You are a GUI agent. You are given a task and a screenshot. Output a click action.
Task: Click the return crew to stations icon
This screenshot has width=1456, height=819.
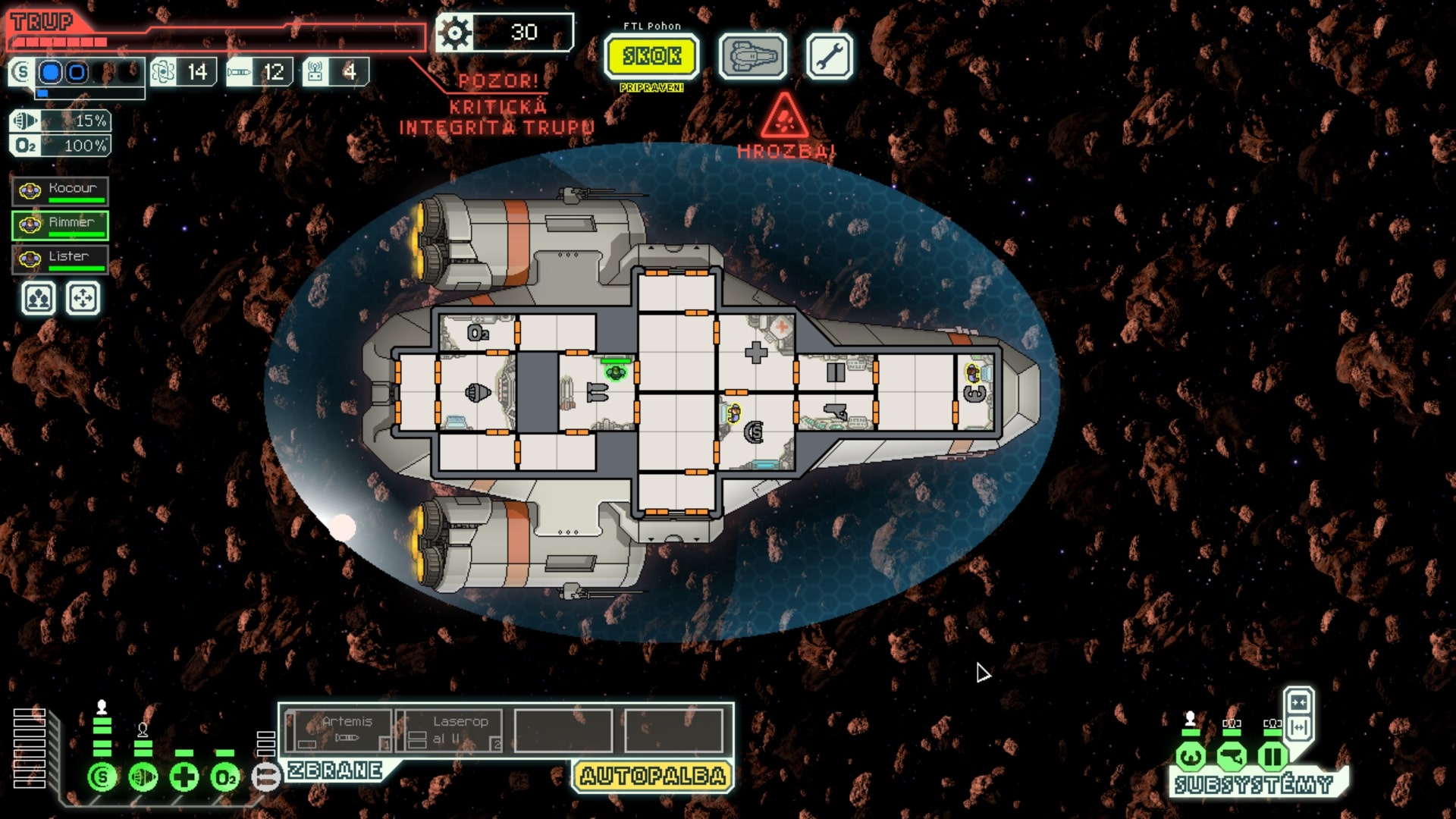[83, 299]
